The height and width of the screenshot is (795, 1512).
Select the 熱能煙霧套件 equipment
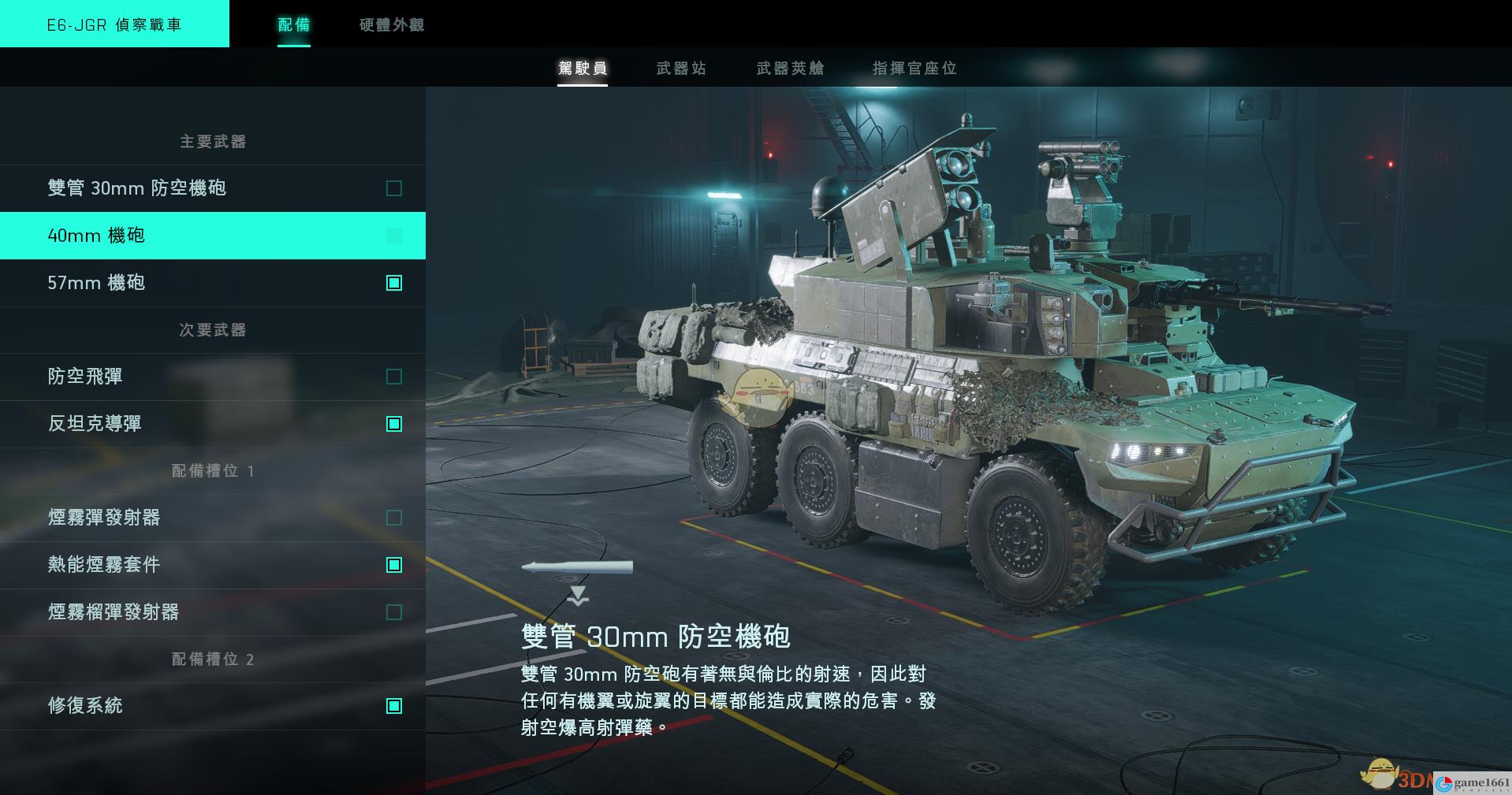(213, 565)
